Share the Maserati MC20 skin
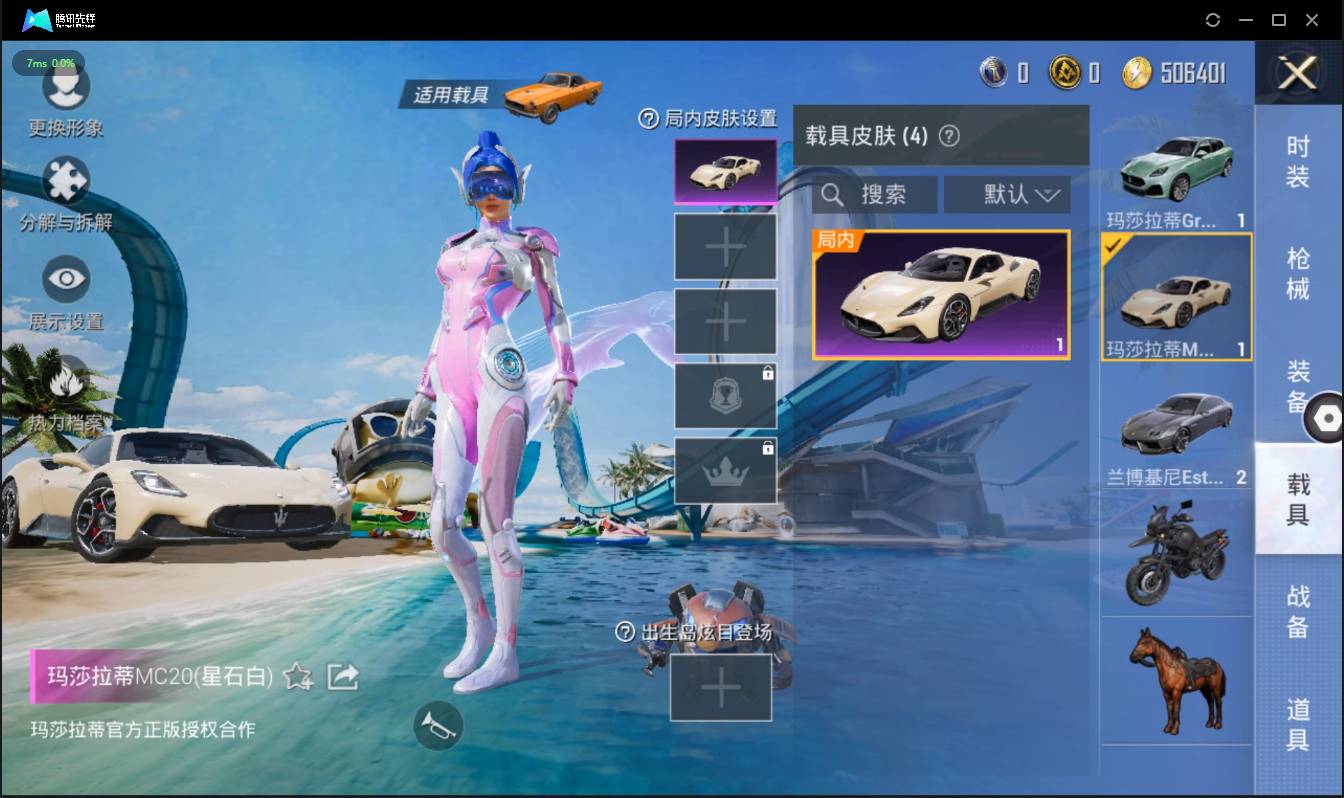Image resolution: width=1344 pixels, height=798 pixels. tap(343, 677)
